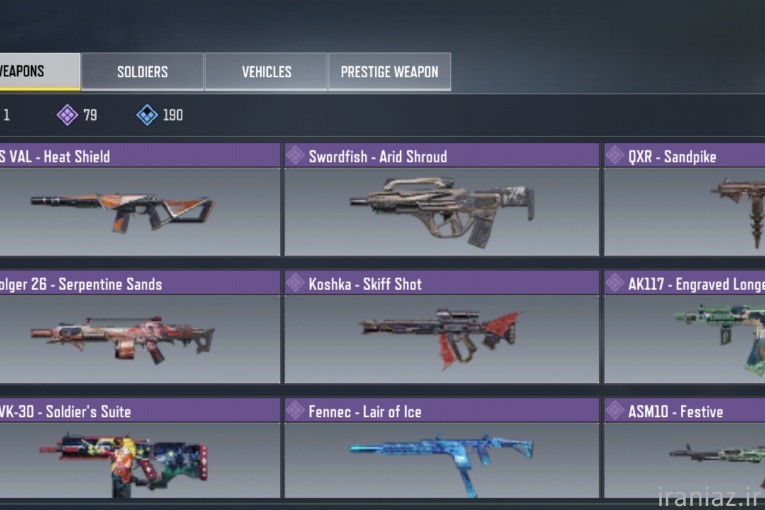Open the Soldiers tab
The width and height of the screenshot is (765, 510).
(142, 72)
